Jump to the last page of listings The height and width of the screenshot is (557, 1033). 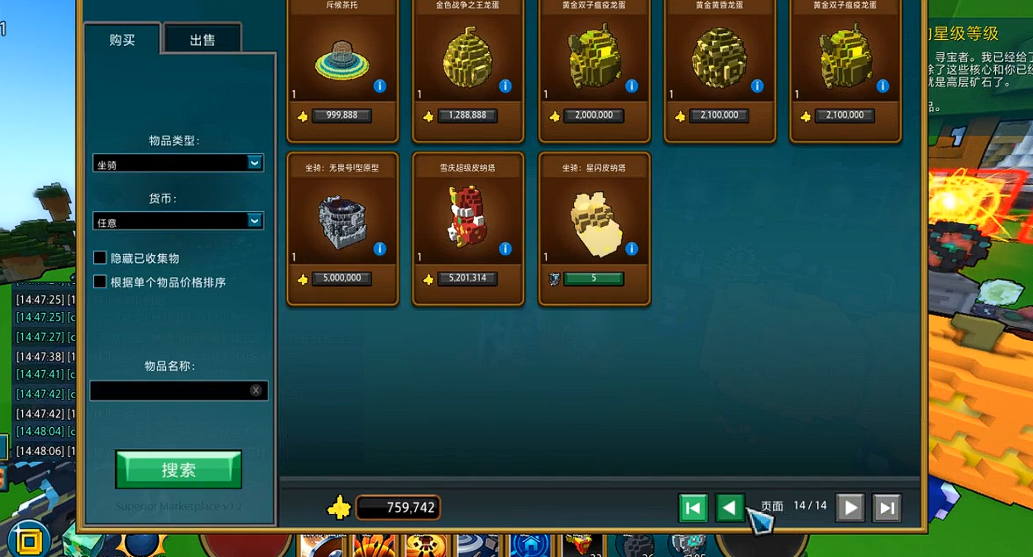887,508
